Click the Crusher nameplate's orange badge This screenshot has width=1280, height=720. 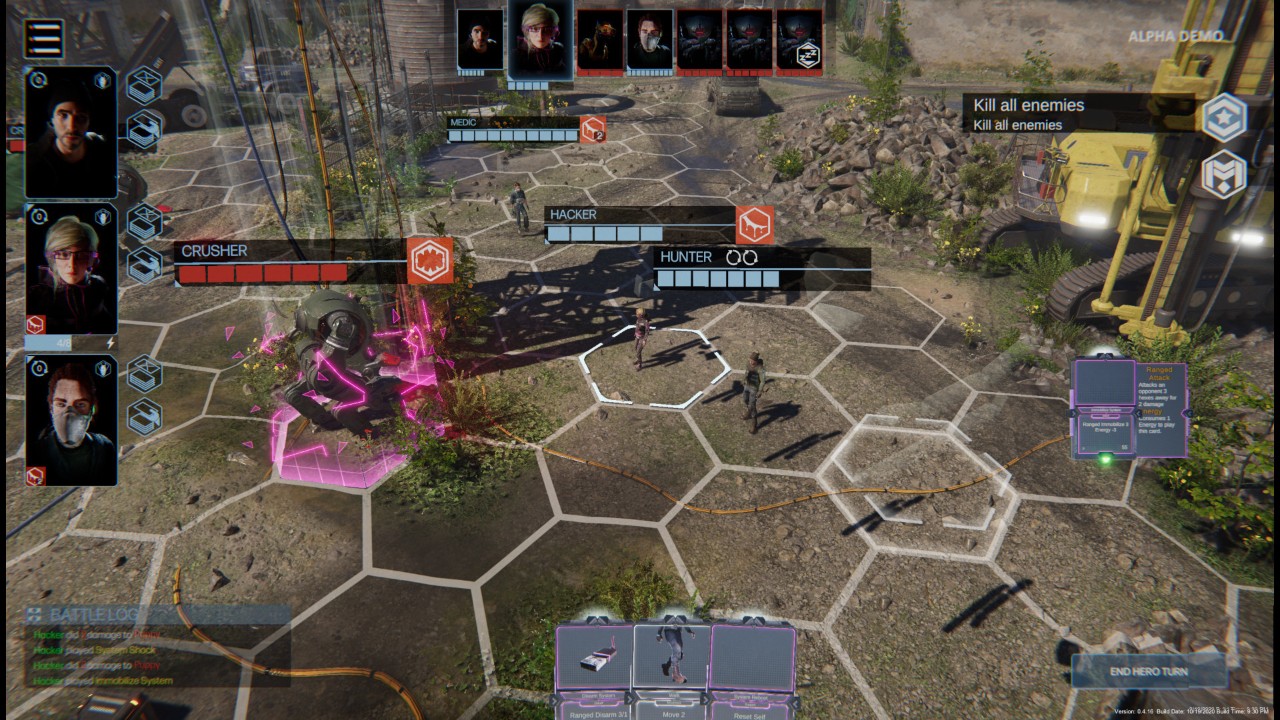click(x=431, y=260)
